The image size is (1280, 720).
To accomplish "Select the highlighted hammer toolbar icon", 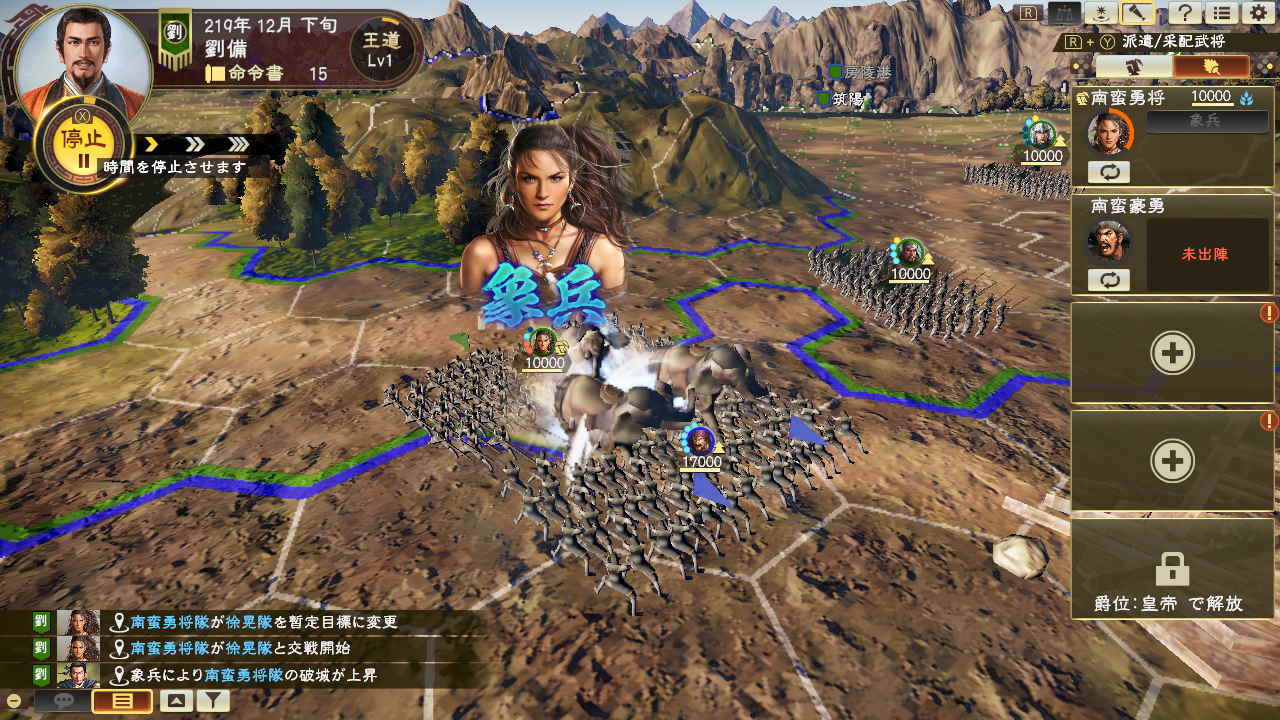I will (1137, 13).
